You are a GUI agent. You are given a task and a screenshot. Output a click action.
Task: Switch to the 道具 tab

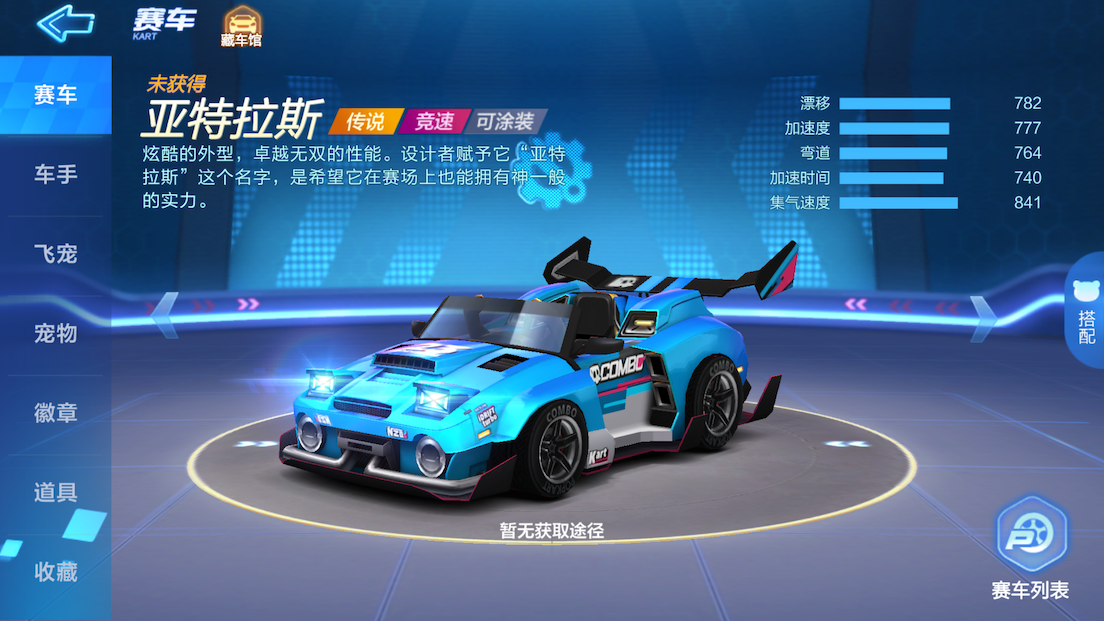coord(56,492)
